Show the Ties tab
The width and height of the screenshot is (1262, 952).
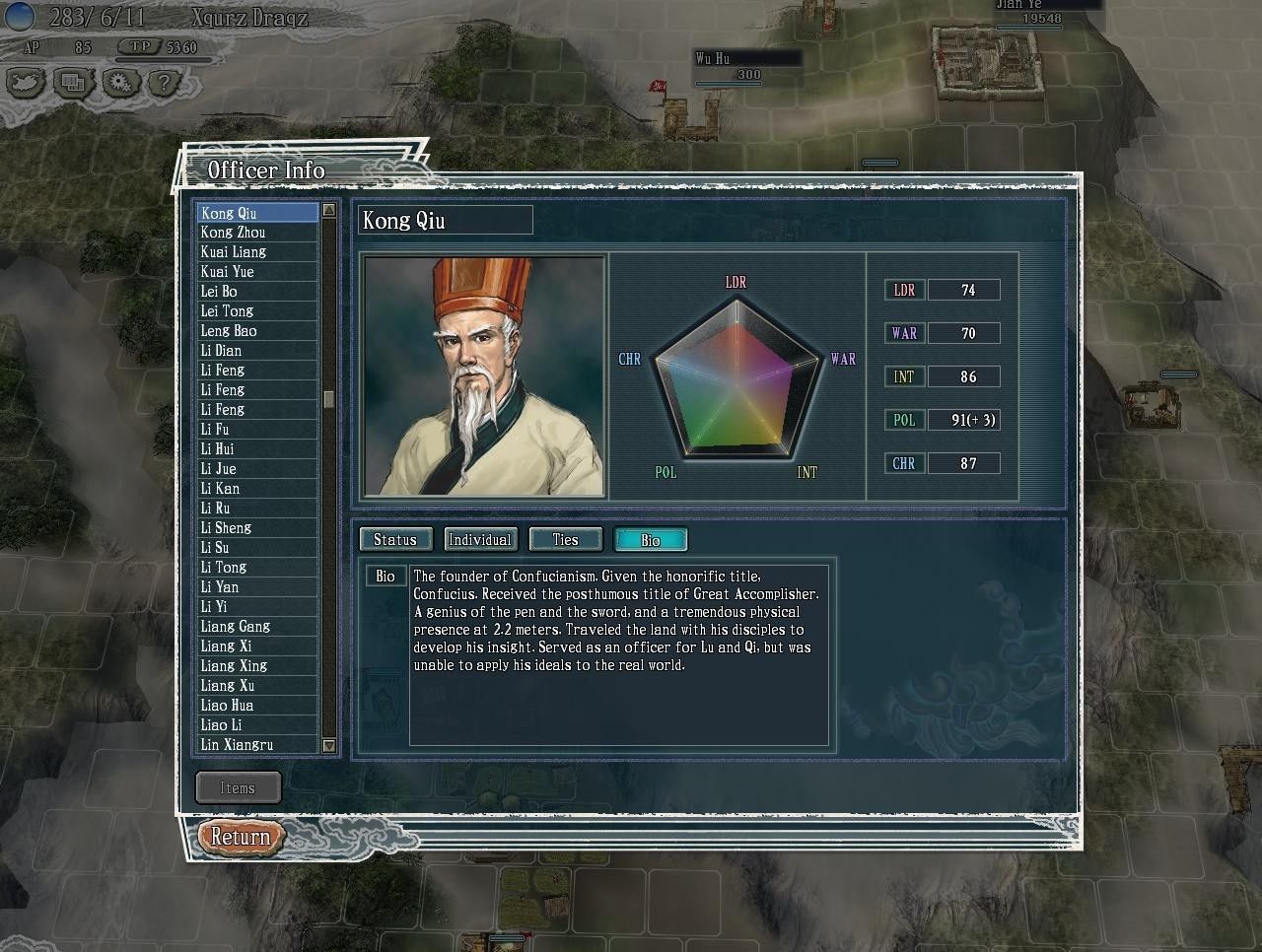click(565, 540)
